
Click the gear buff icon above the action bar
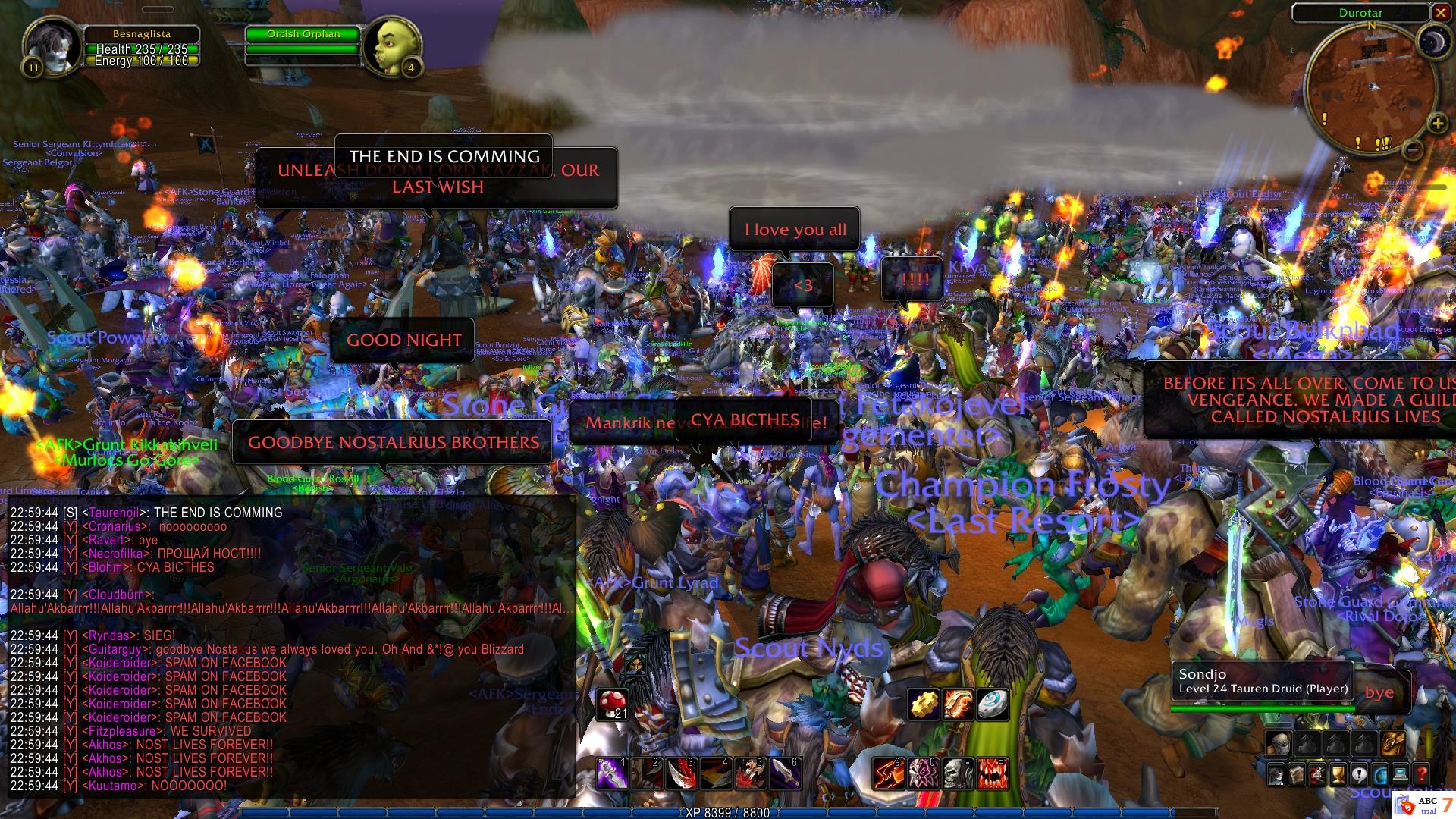coord(924,704)
